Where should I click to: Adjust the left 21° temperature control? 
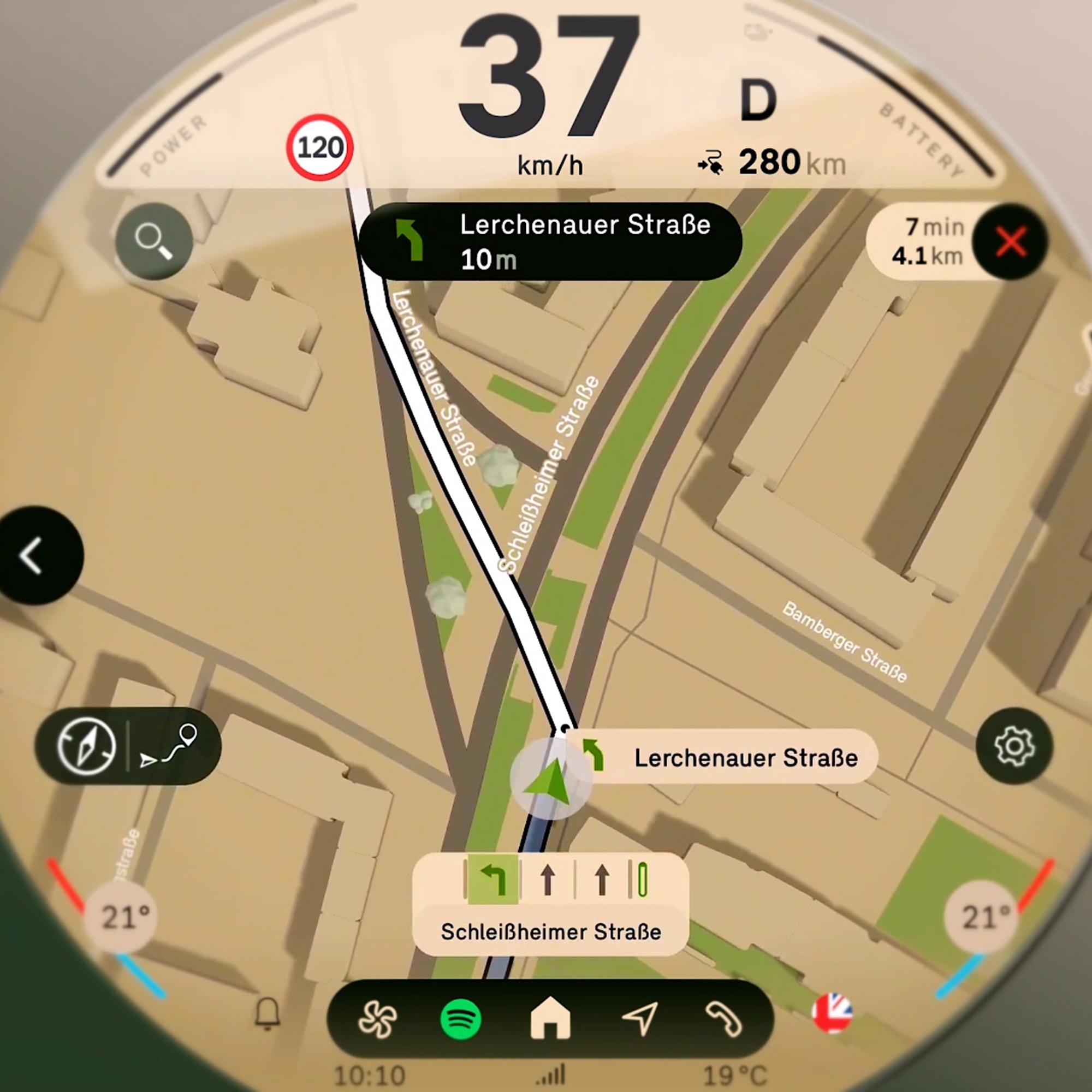[x=120, y=917]
